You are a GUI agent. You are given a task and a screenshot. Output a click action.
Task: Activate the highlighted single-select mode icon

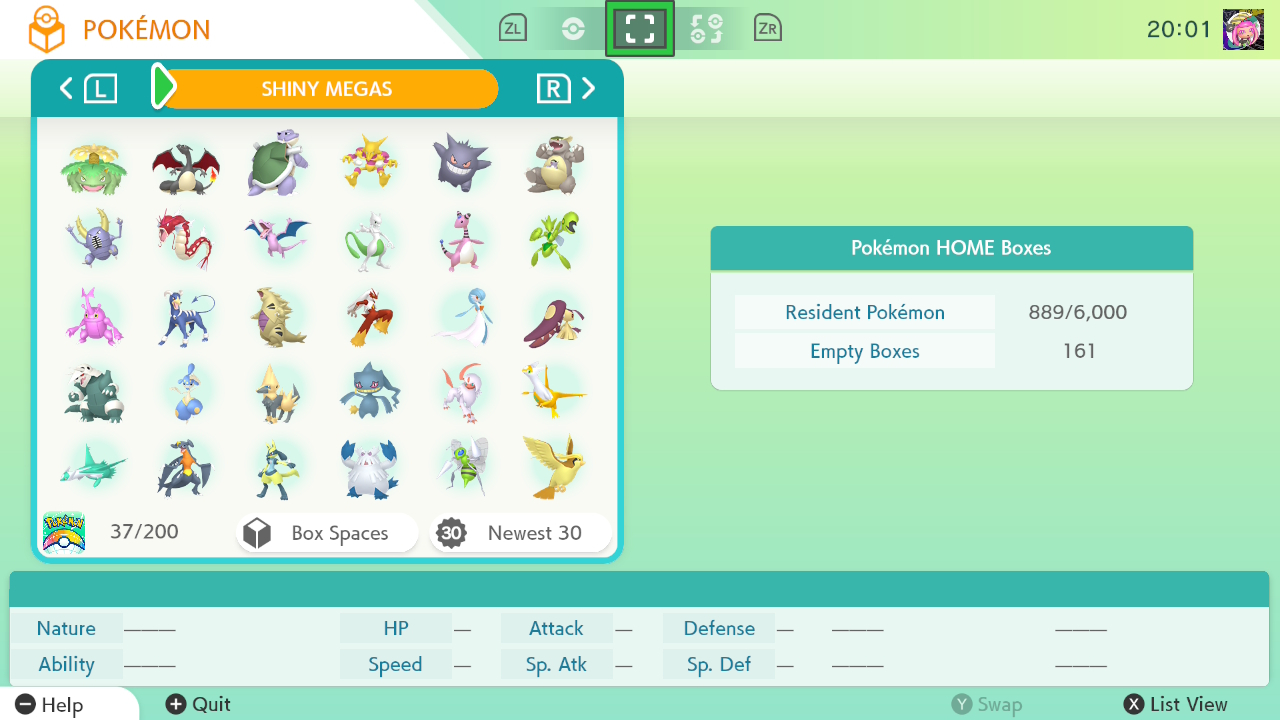[x=640, y=29]
